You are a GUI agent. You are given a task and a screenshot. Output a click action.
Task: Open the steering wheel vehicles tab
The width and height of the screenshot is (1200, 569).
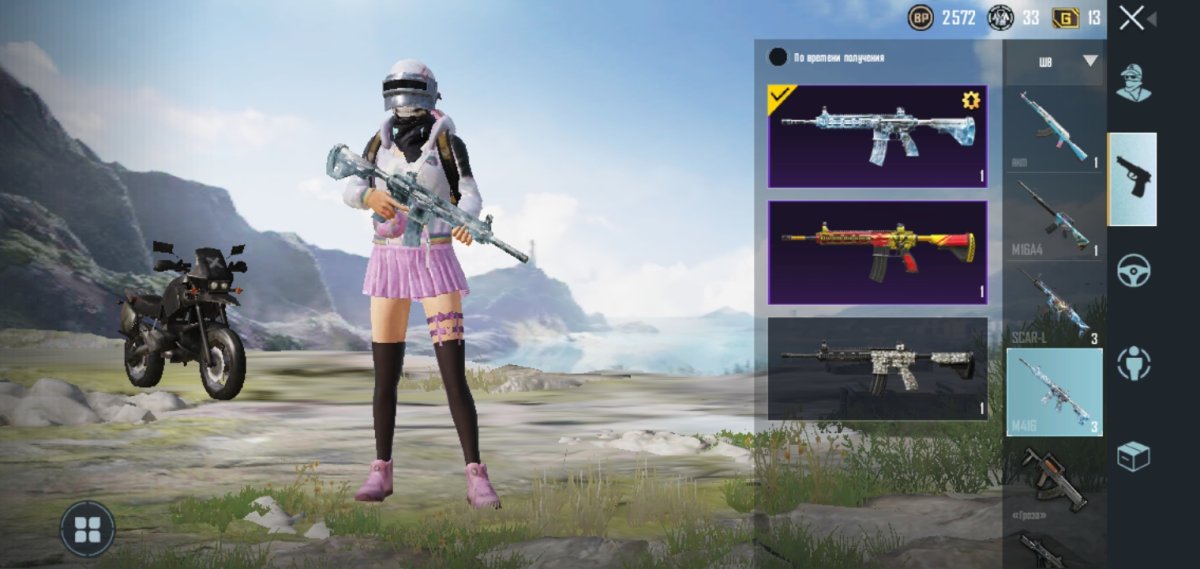click(x=1133, y=270)
